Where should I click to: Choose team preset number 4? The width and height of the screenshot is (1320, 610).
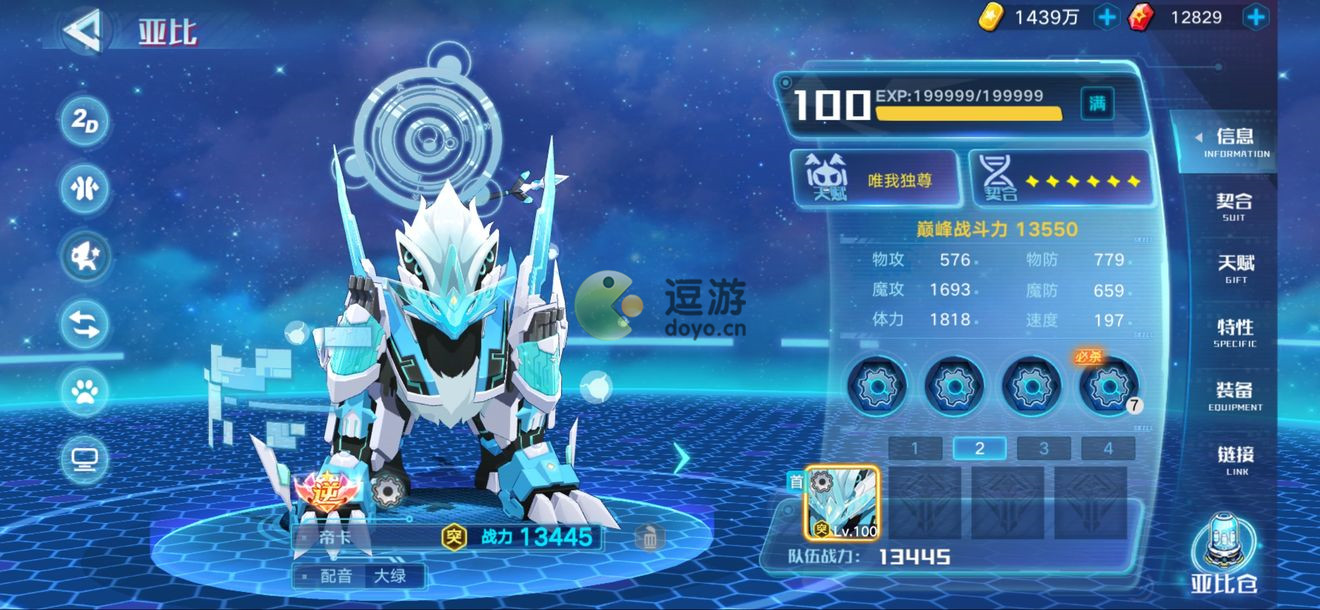[x=1107, y=449]
